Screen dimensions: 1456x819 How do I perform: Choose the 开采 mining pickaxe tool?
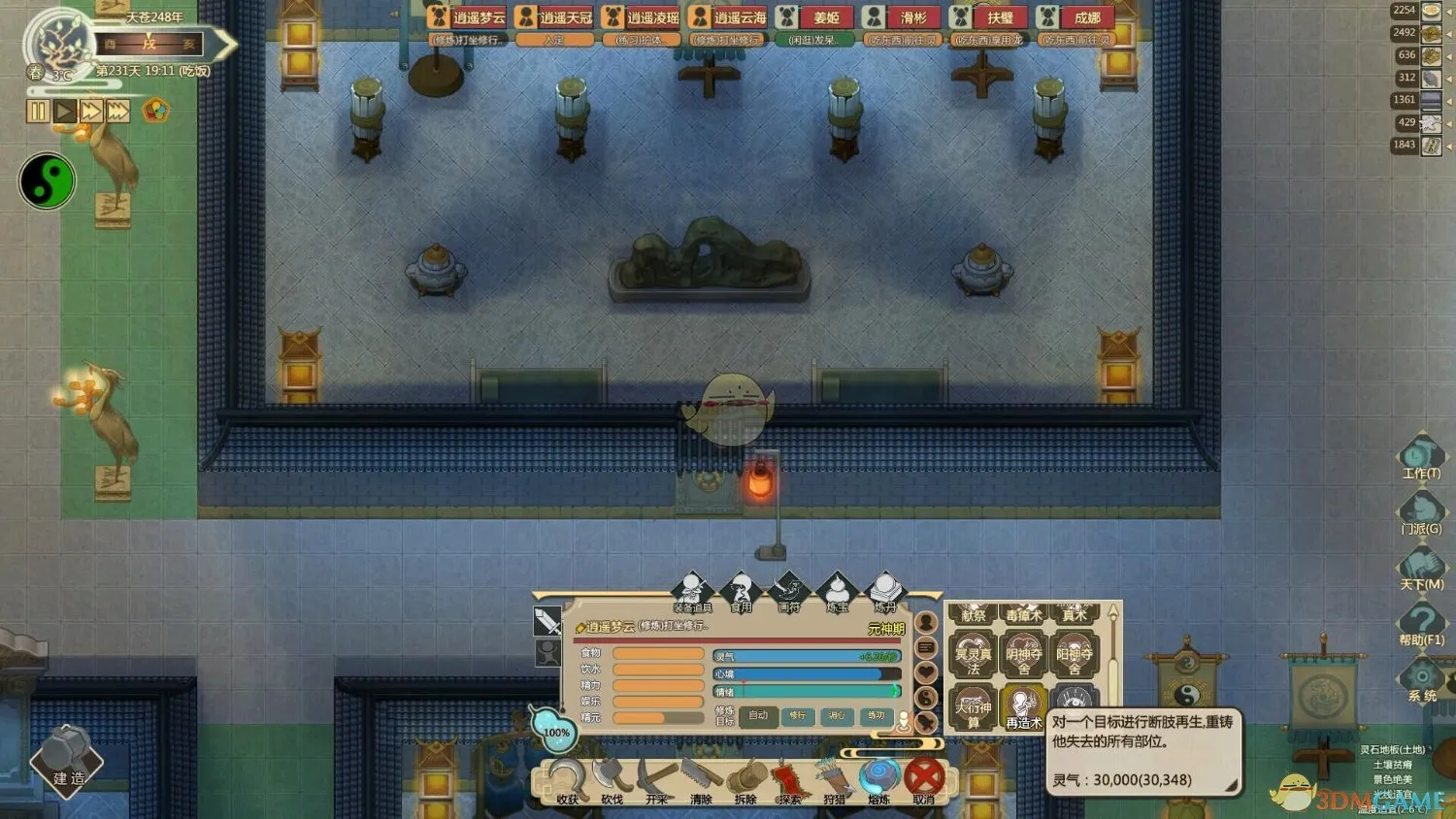pos(657,779)
